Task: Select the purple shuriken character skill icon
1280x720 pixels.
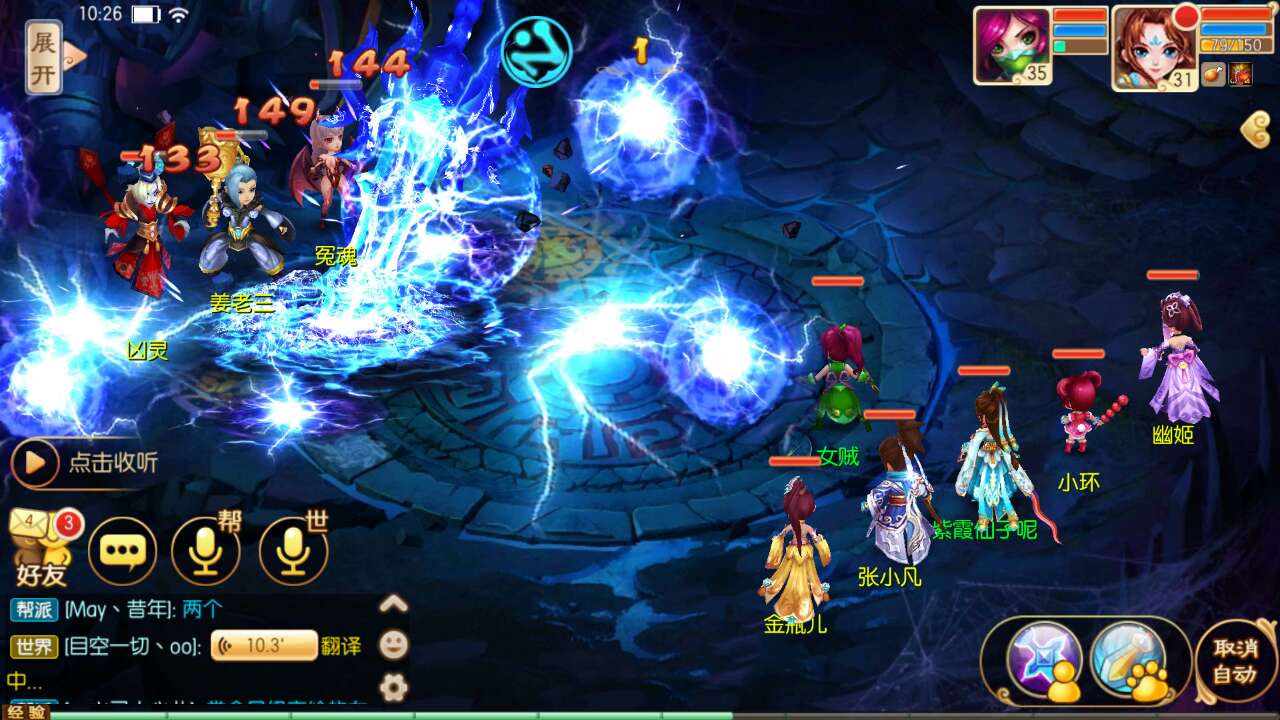Action: coord(1044,659)
